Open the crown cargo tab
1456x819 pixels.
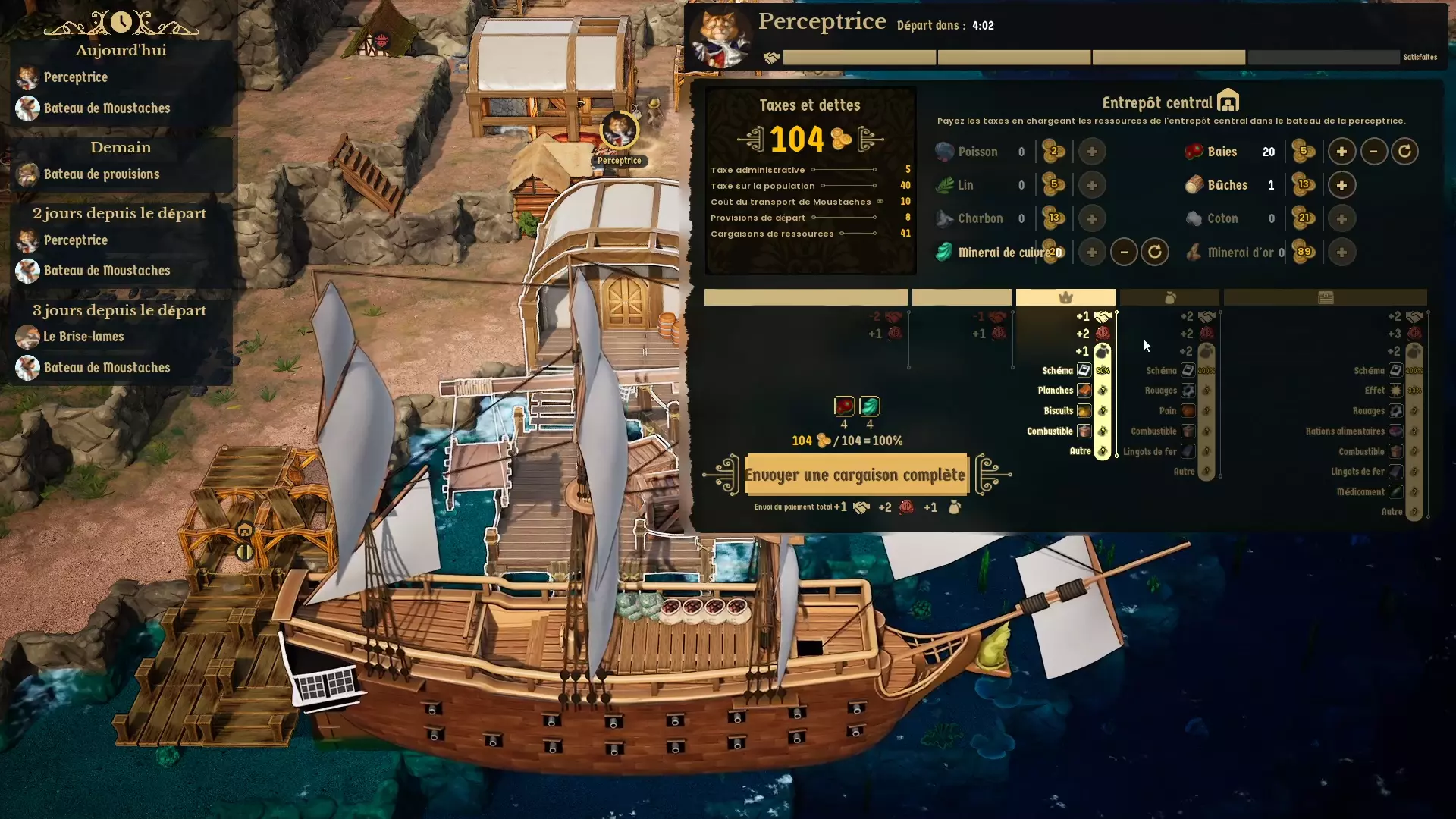(1065, 297)
